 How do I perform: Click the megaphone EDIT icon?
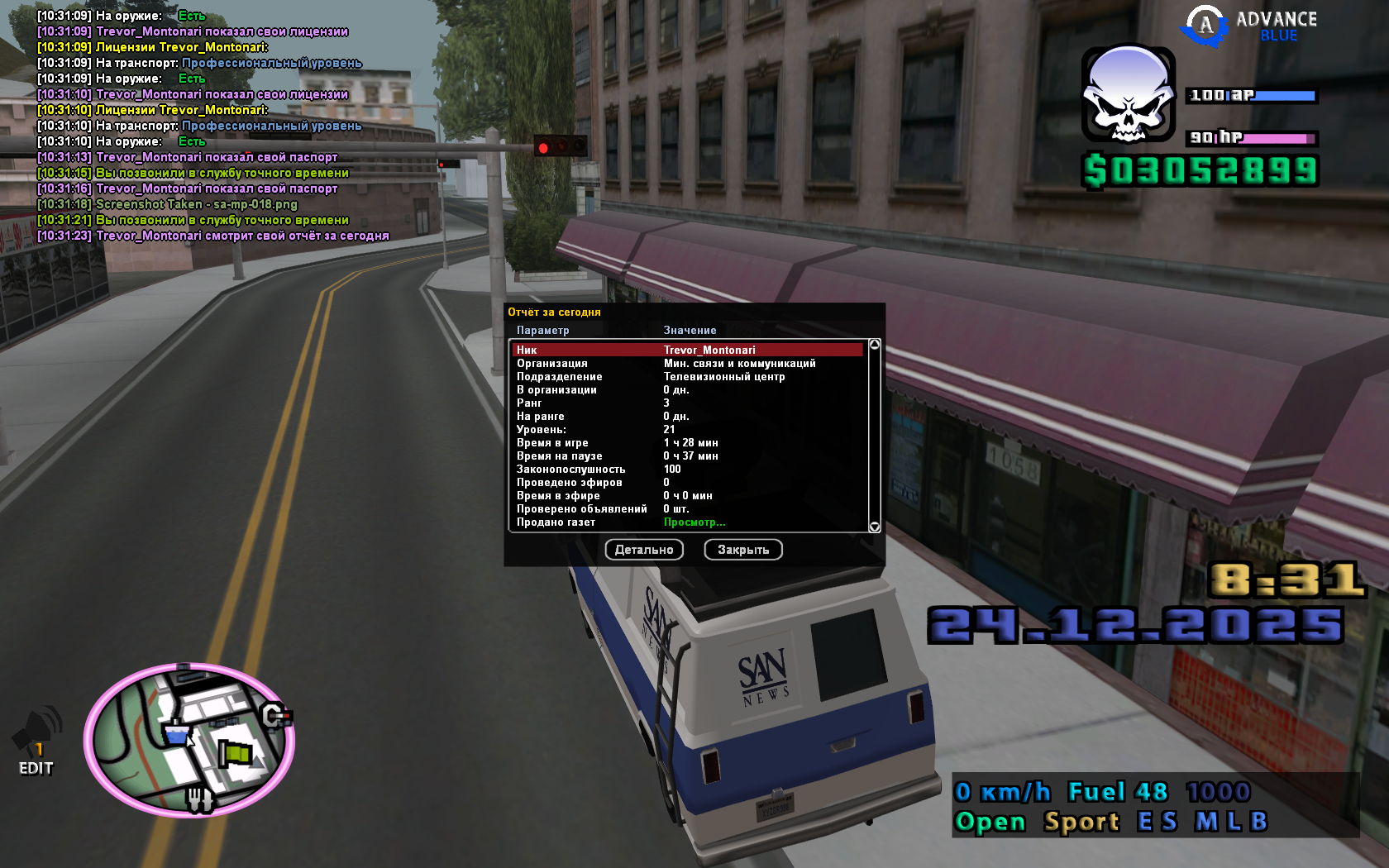tap(36, 742)
